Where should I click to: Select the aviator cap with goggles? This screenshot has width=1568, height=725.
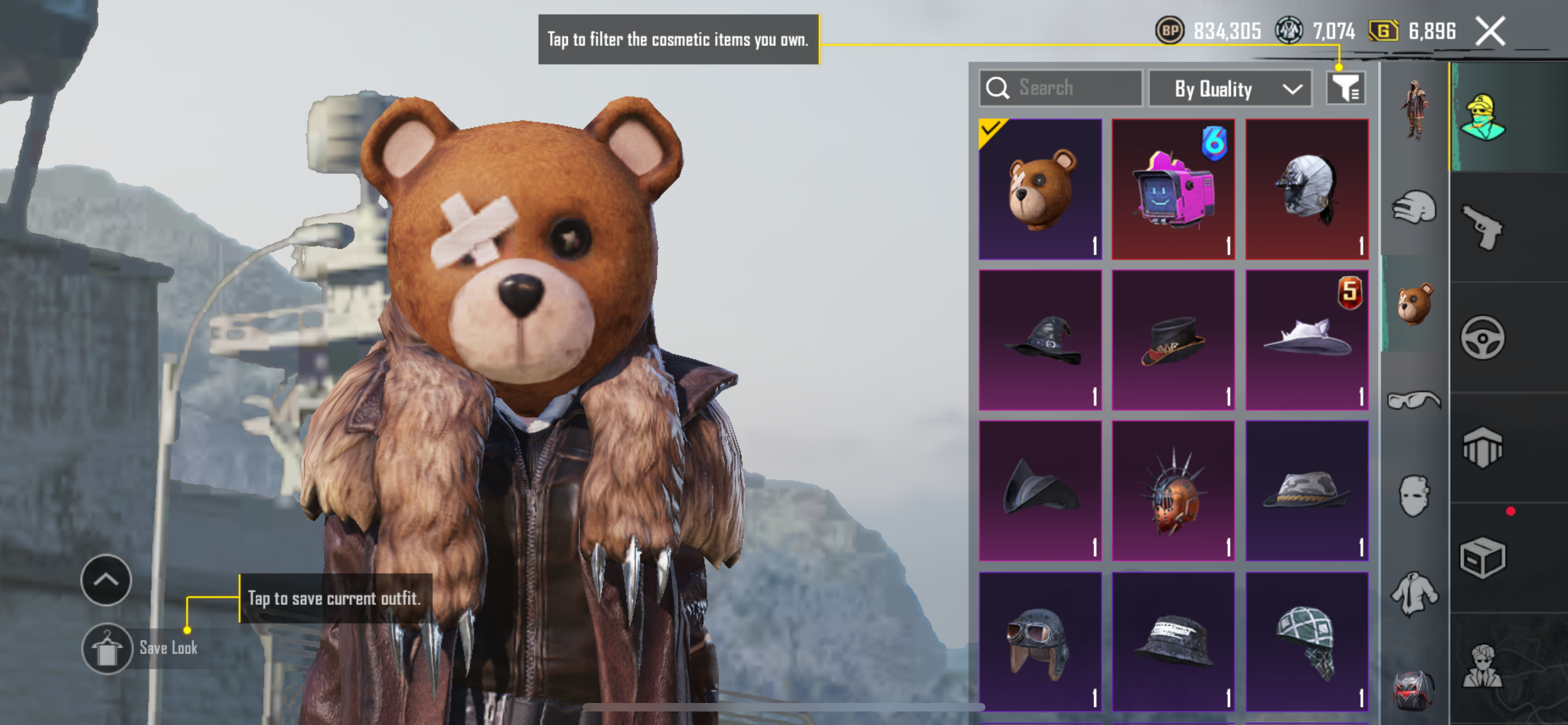click(x=1040, y=641)
